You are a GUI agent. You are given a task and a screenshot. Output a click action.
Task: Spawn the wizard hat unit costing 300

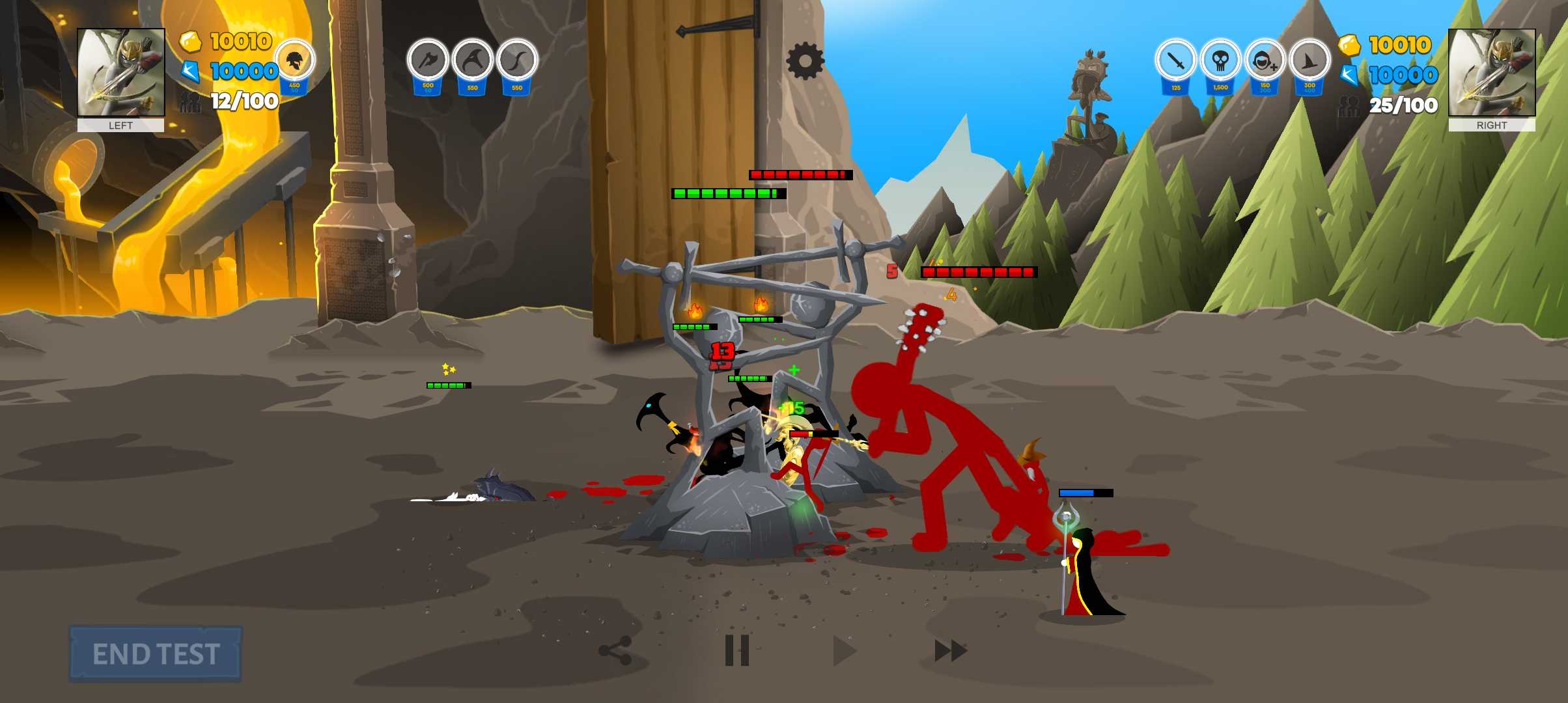point(1309,61)
